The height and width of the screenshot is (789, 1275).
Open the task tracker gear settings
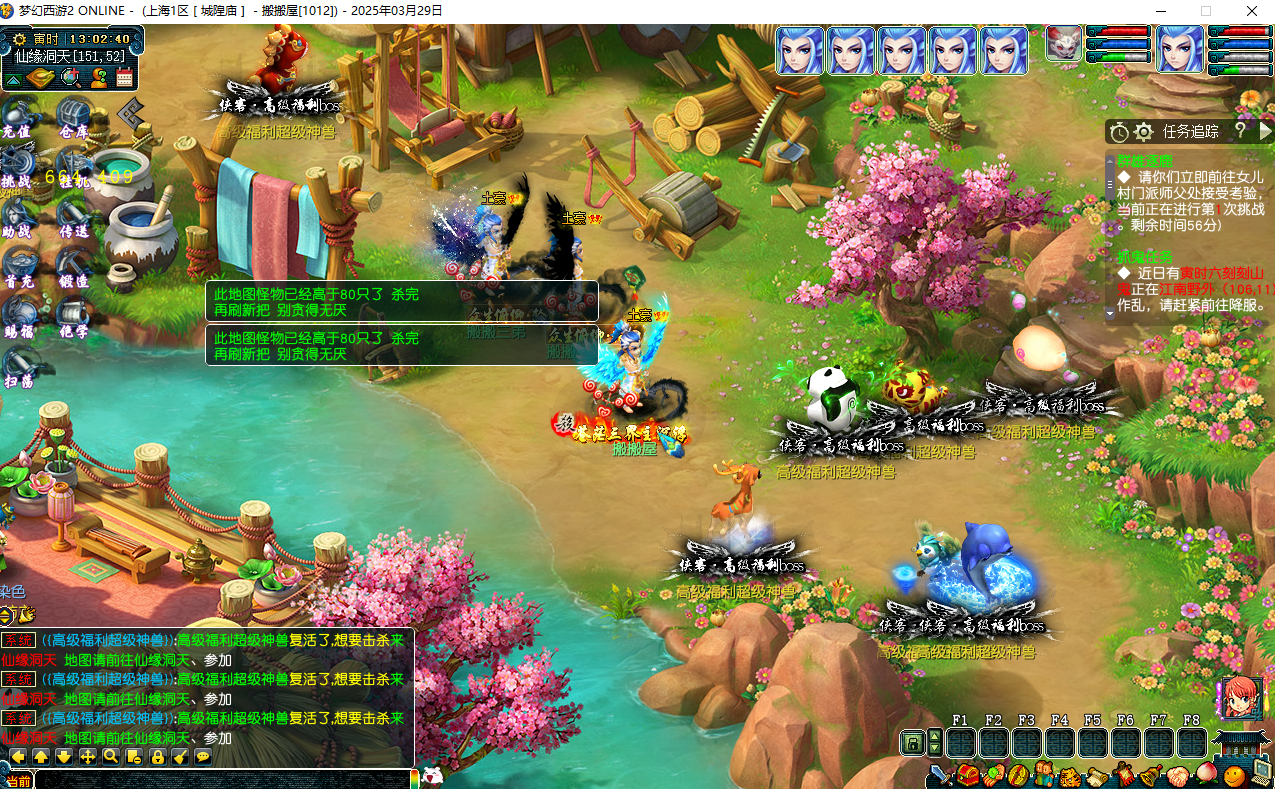click(x=1143, y=131)
